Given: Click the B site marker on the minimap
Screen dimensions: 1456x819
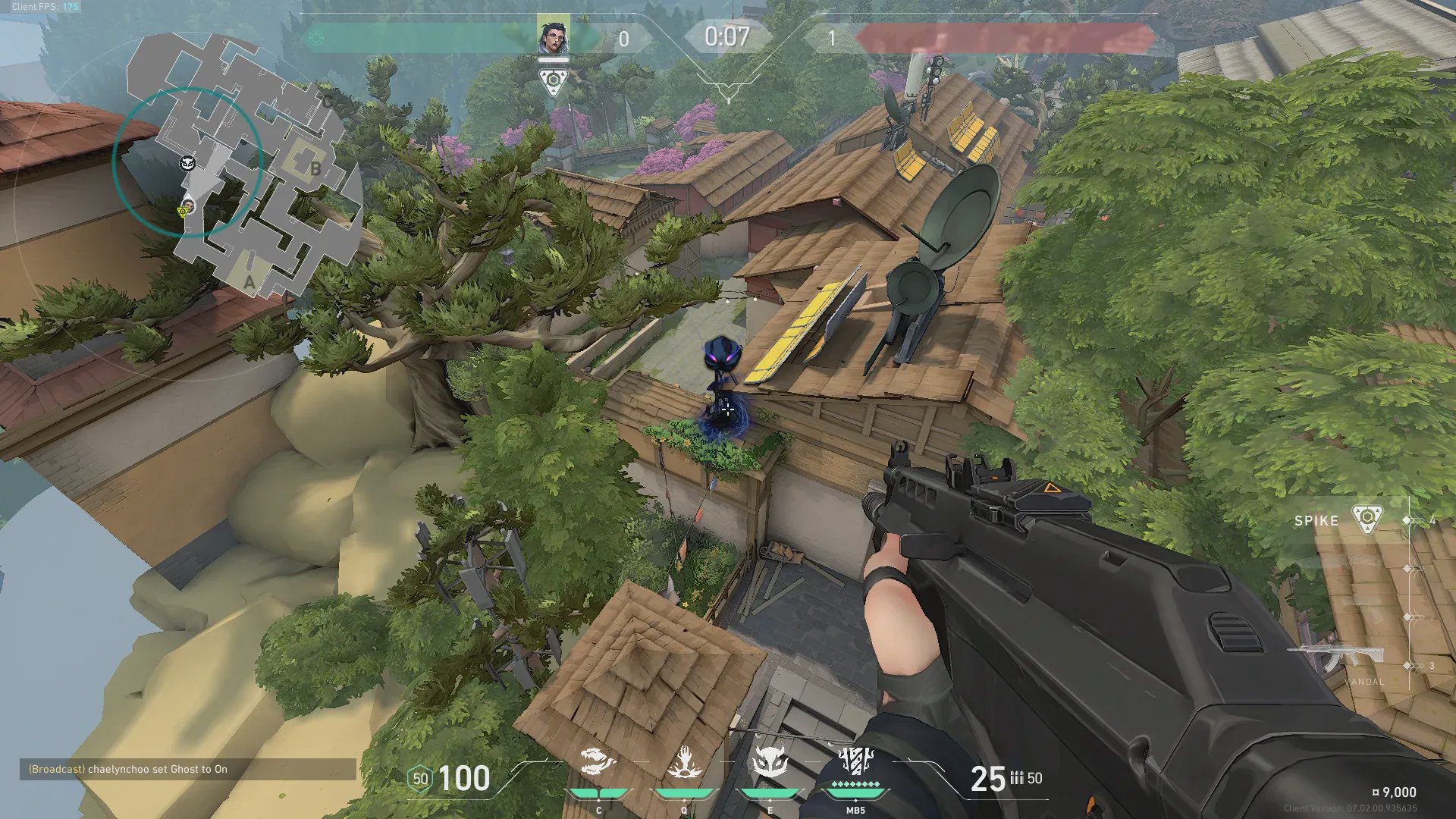Looking at the screenshot, I should [x=315, y=169].
